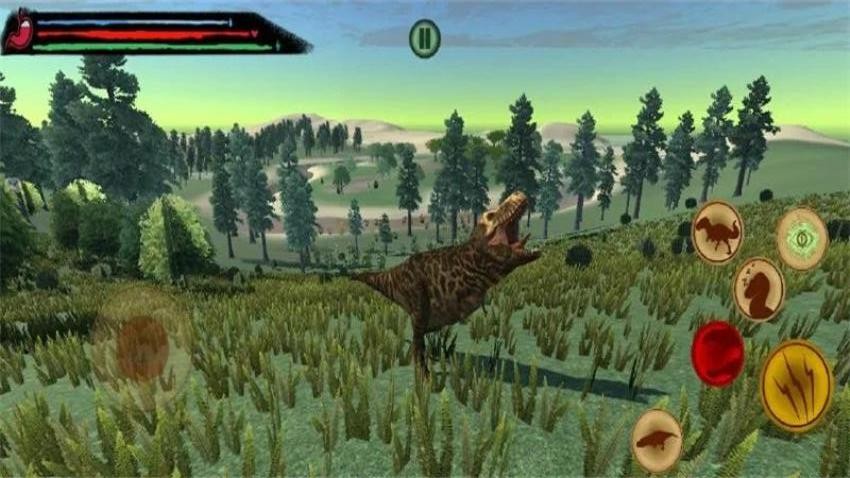Activate the green eye vision ability

[802, 238]
